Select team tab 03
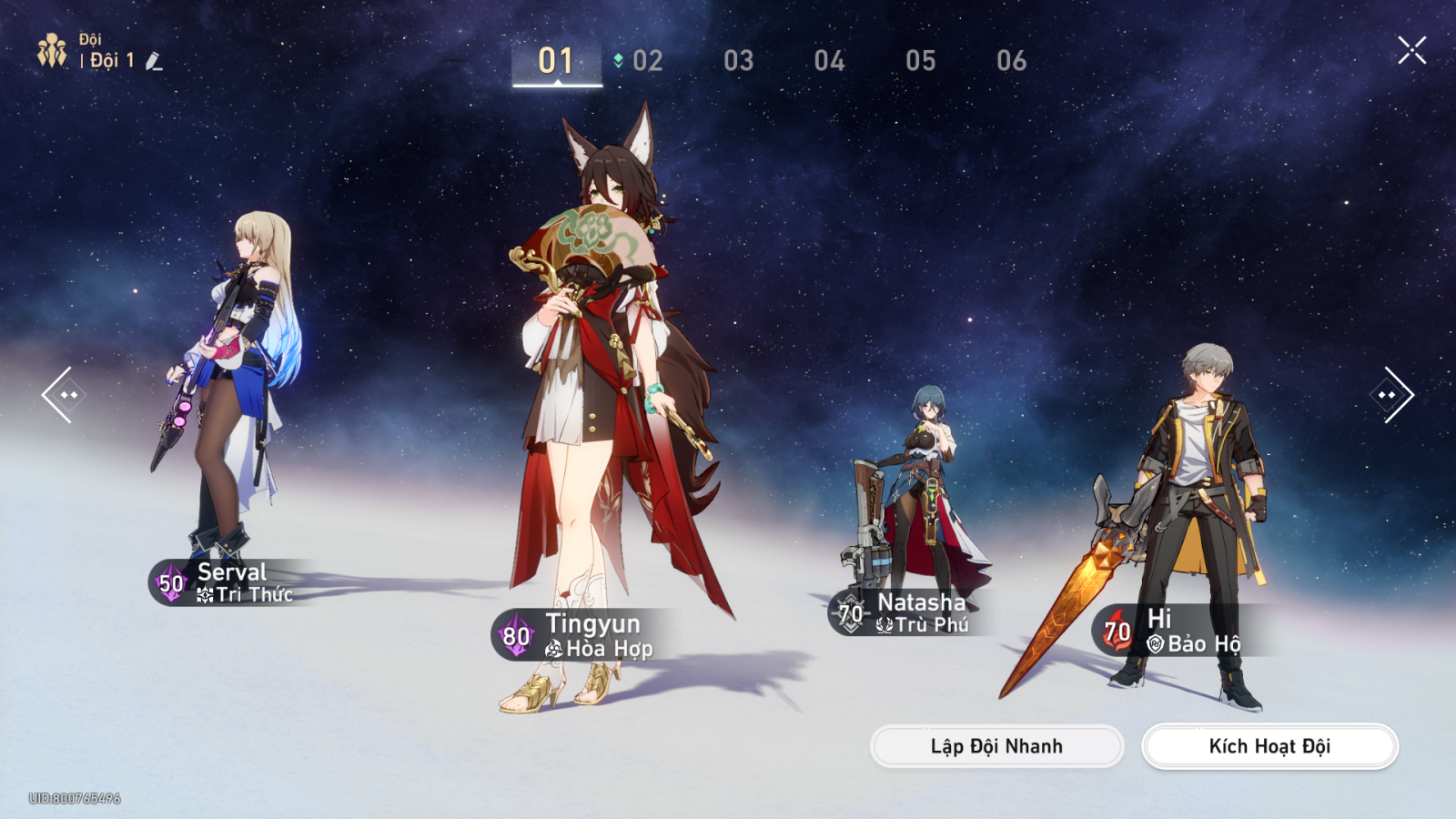The height and width of the screenshot is (819, 1456). tap(738, 61)
